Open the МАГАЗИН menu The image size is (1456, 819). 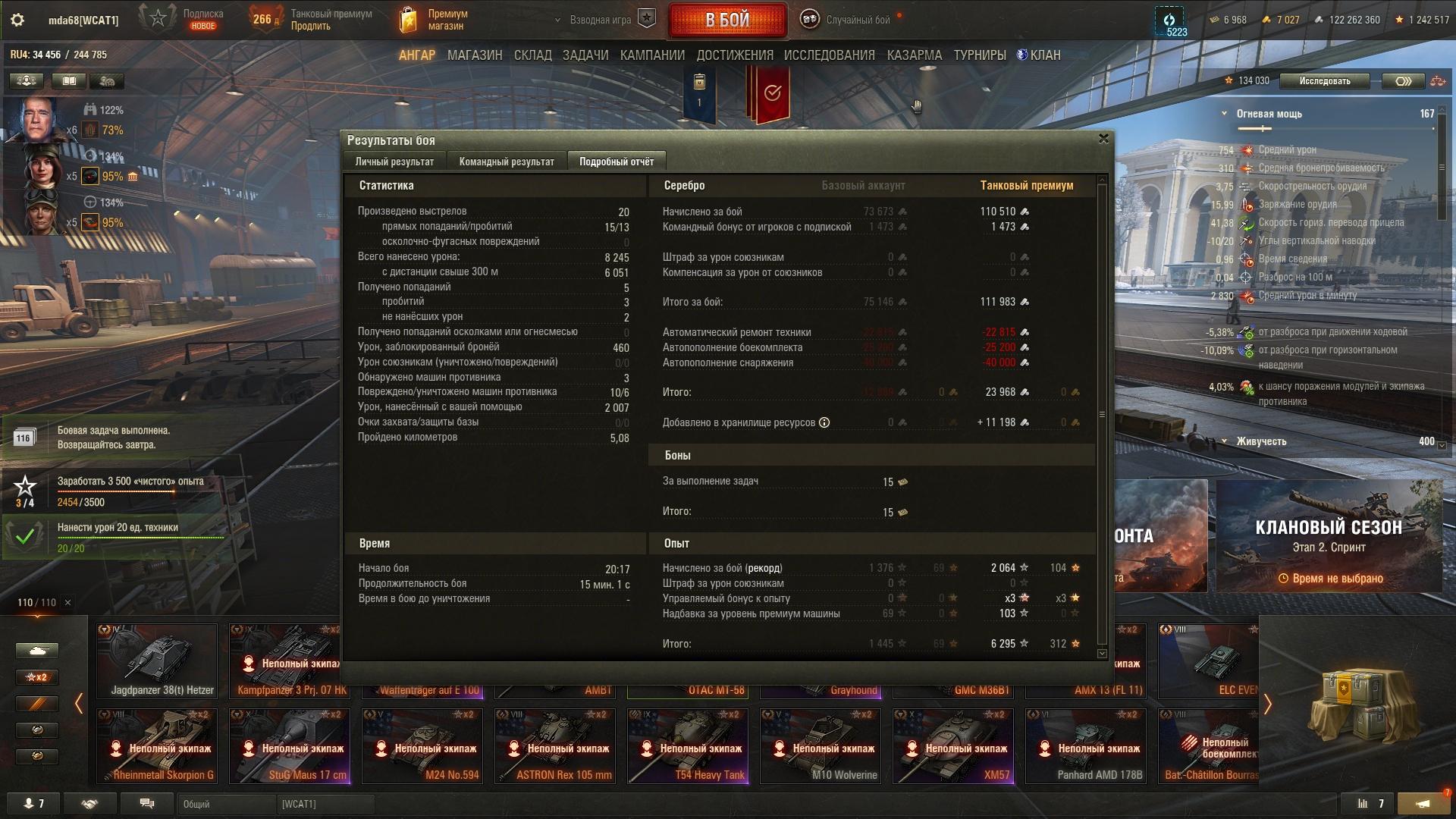(475, 55)
